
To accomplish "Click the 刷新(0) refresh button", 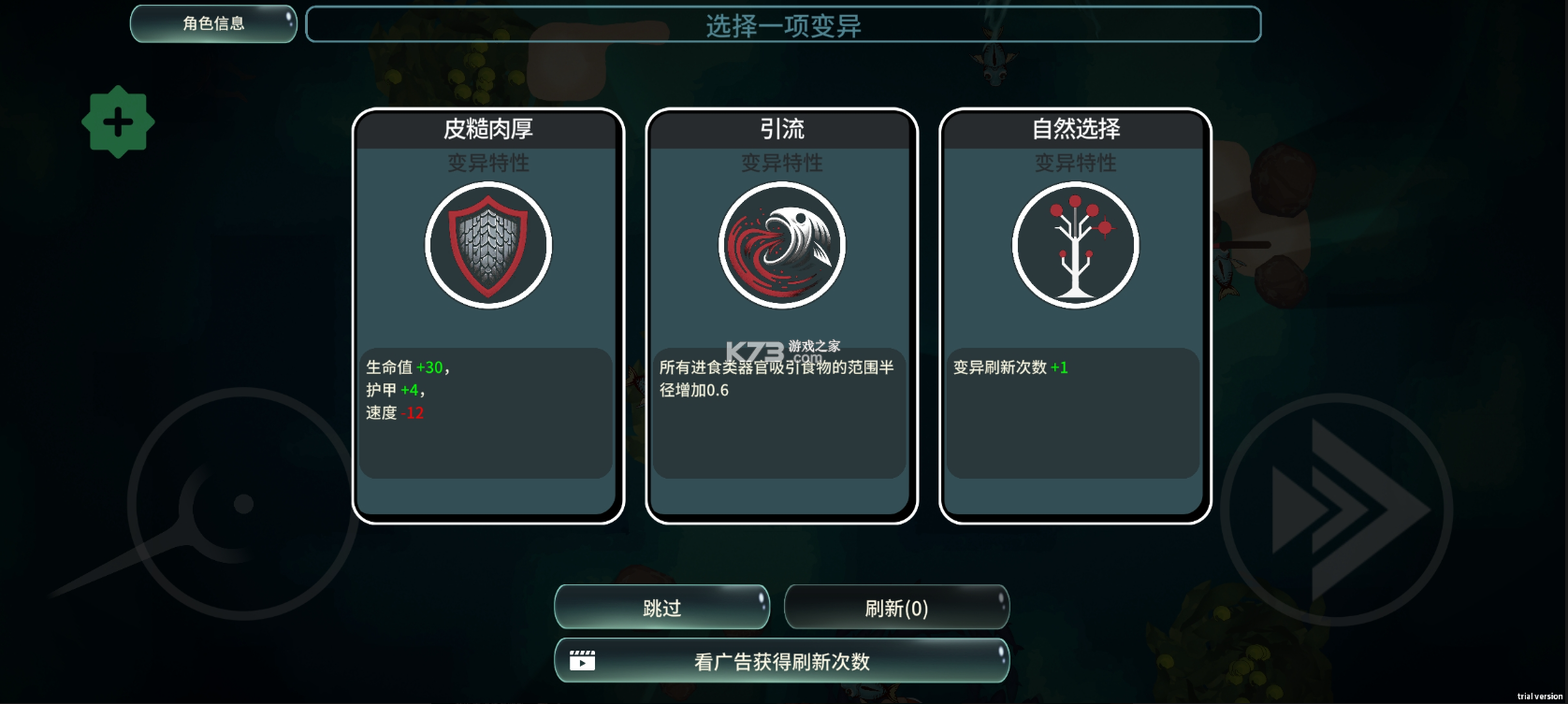I will tap(895, 607).
